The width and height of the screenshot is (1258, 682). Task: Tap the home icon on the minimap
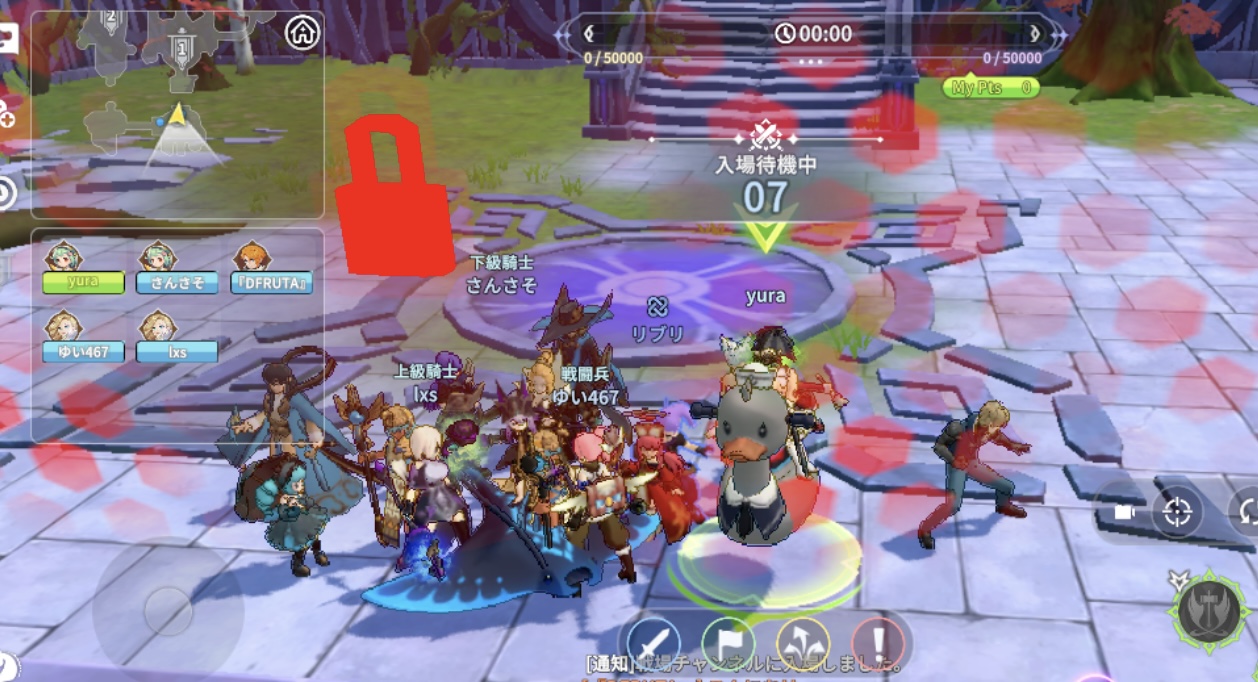pos(302,33)
